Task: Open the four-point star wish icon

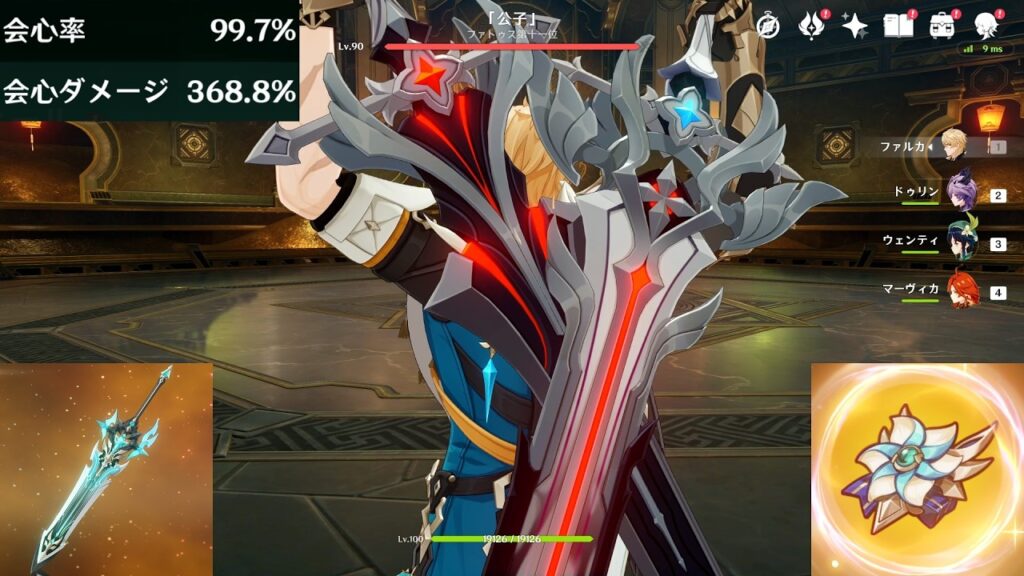Action: pyautogui.click(x=855, y=27)
